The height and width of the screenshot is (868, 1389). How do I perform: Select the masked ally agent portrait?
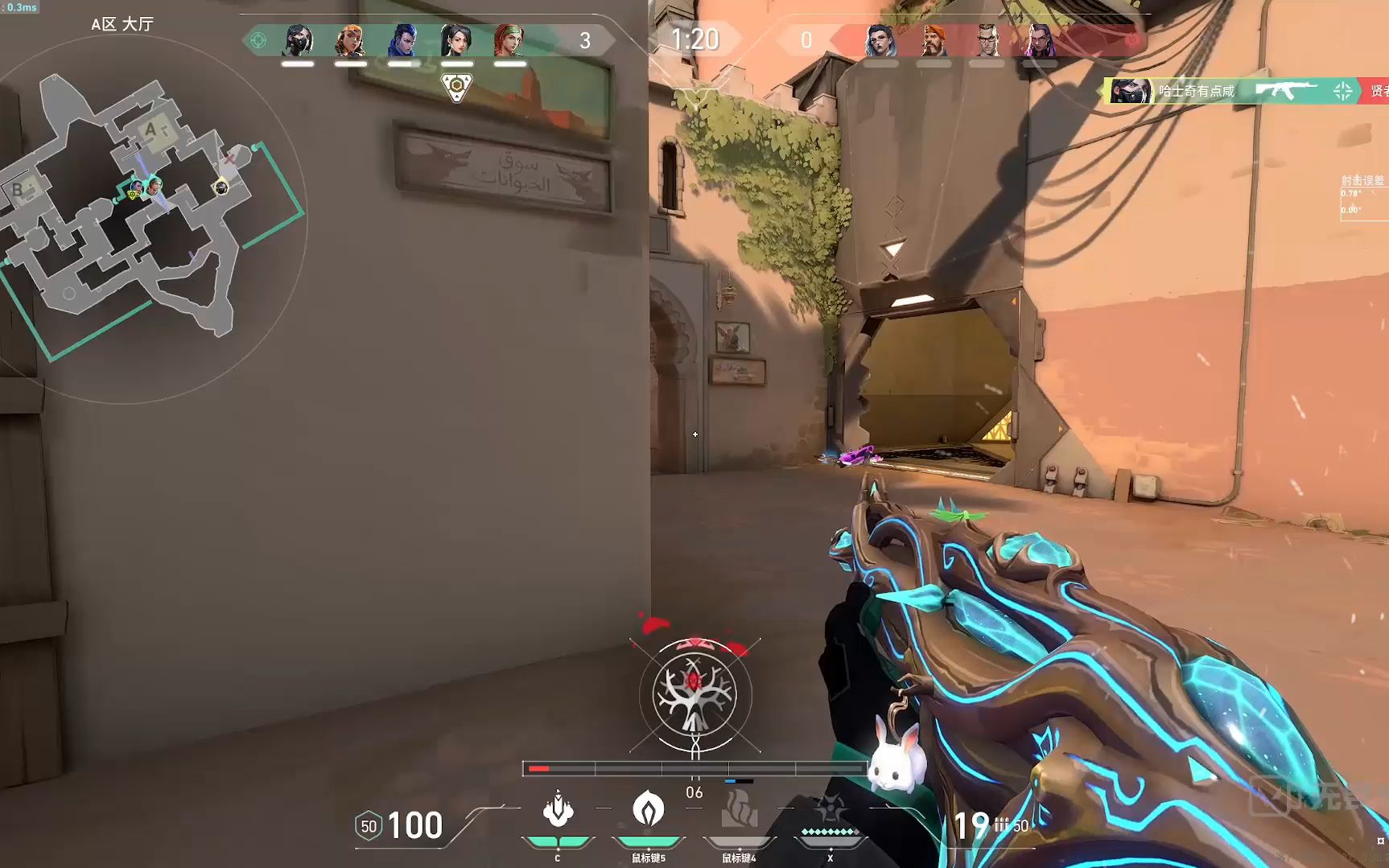297,40
